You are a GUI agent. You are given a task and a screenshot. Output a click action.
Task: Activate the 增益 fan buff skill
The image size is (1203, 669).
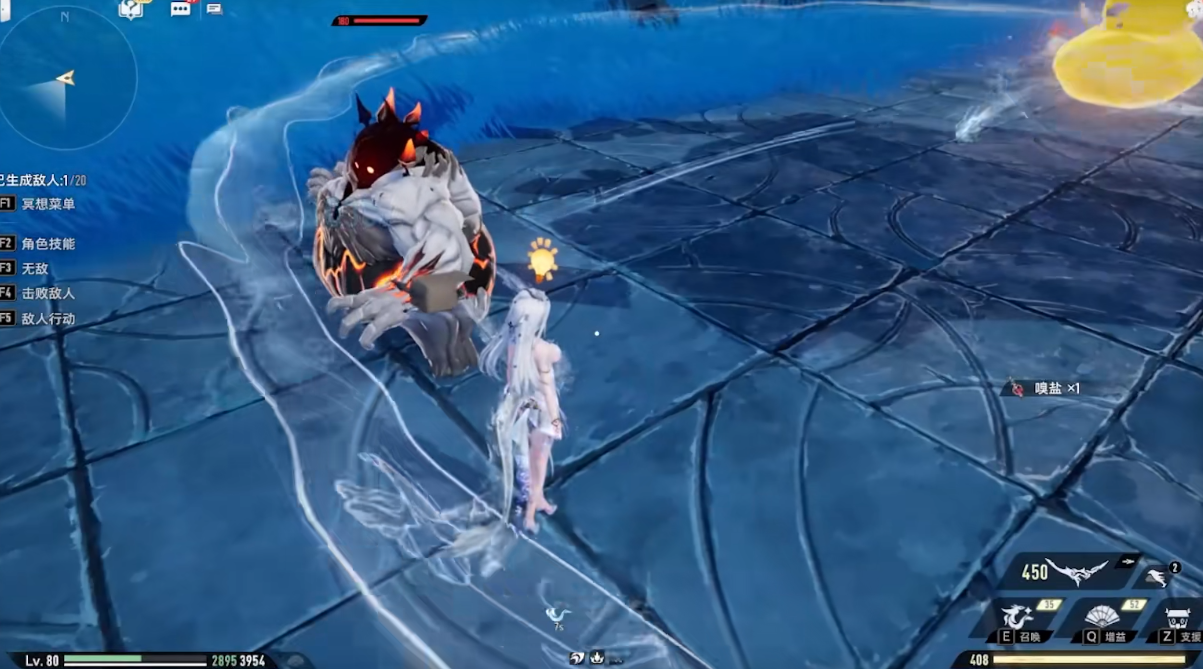[x=1103, y=618]
